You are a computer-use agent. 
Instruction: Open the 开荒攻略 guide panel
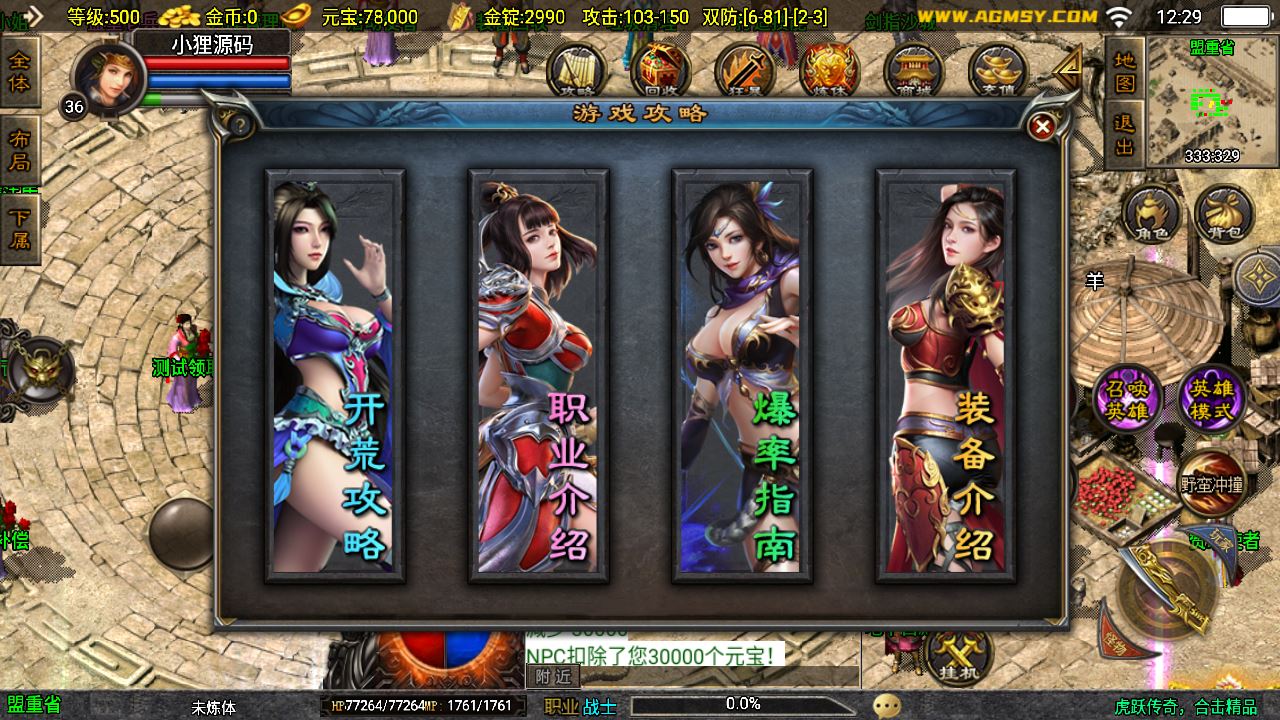[334, 375]
